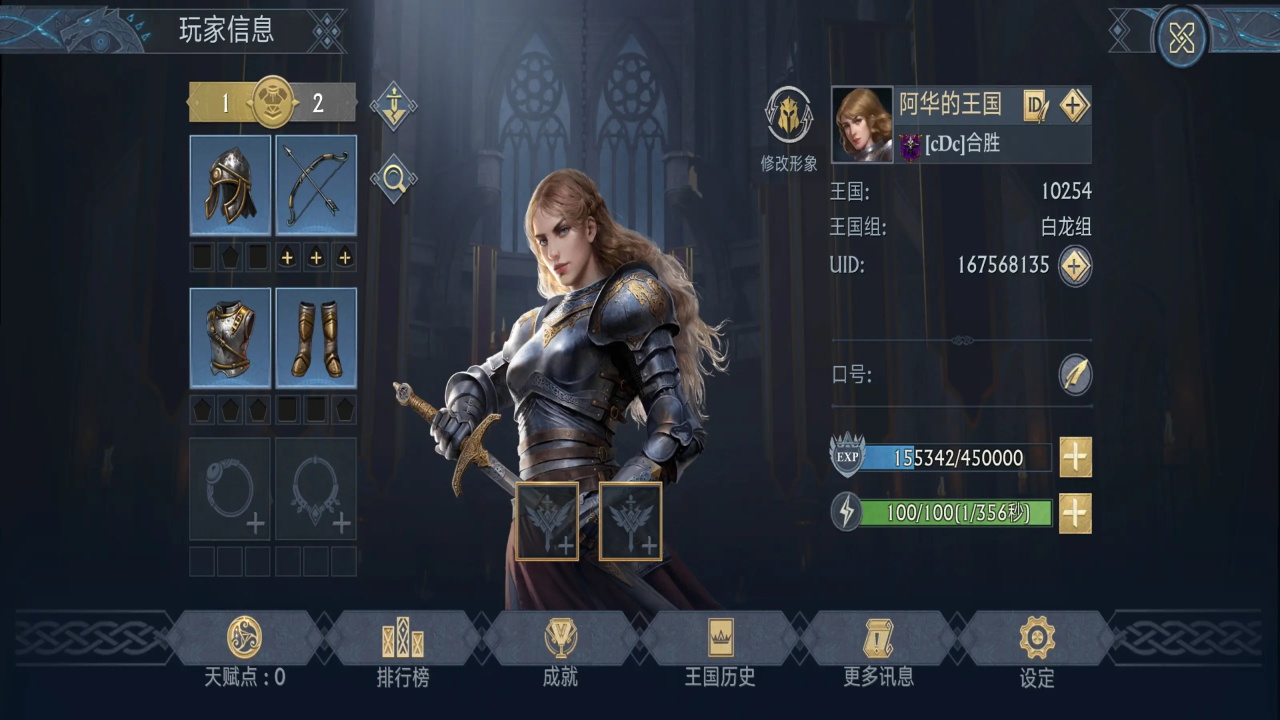Select the golden boots slot
The image size is (1280, 720).
316,338
